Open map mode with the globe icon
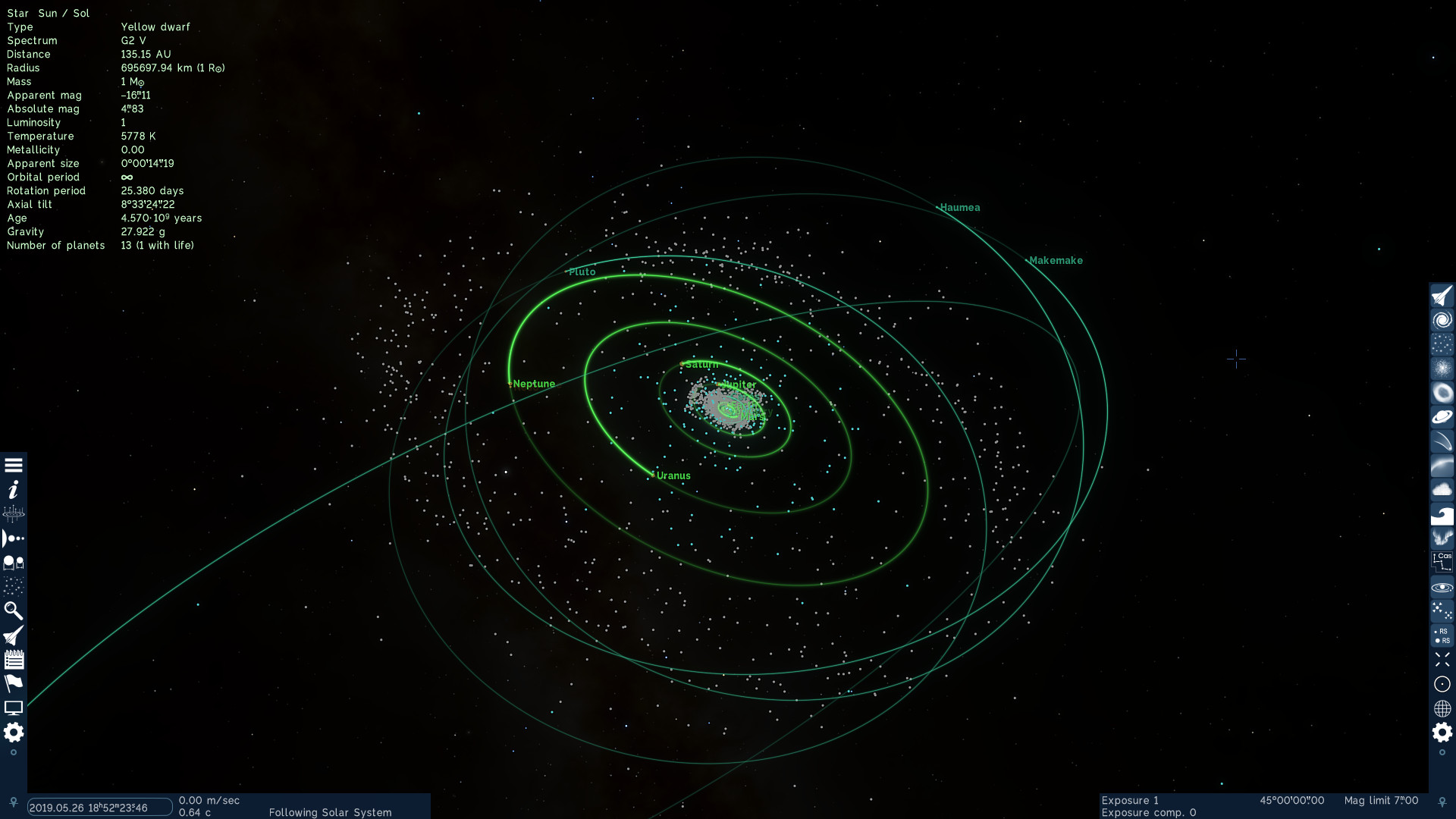The width and height of the screenshot is (1456, 819). 1442,708
